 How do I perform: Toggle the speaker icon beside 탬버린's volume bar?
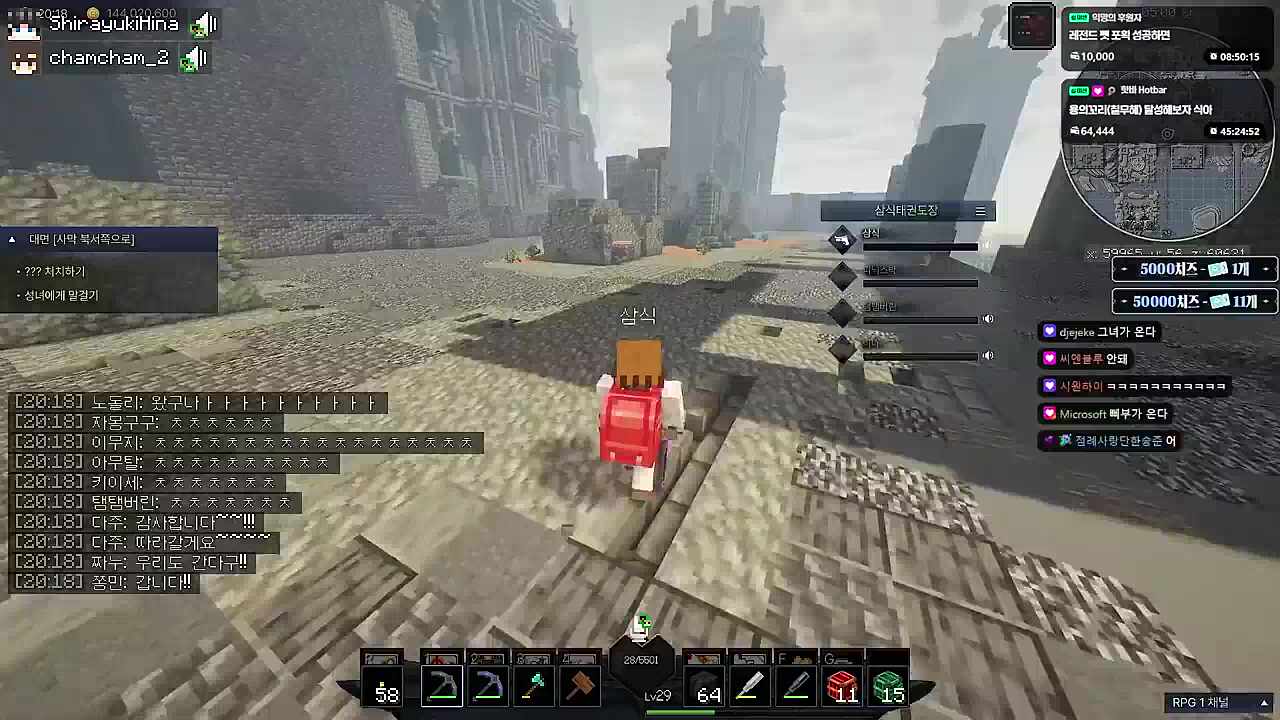(988, 318)
